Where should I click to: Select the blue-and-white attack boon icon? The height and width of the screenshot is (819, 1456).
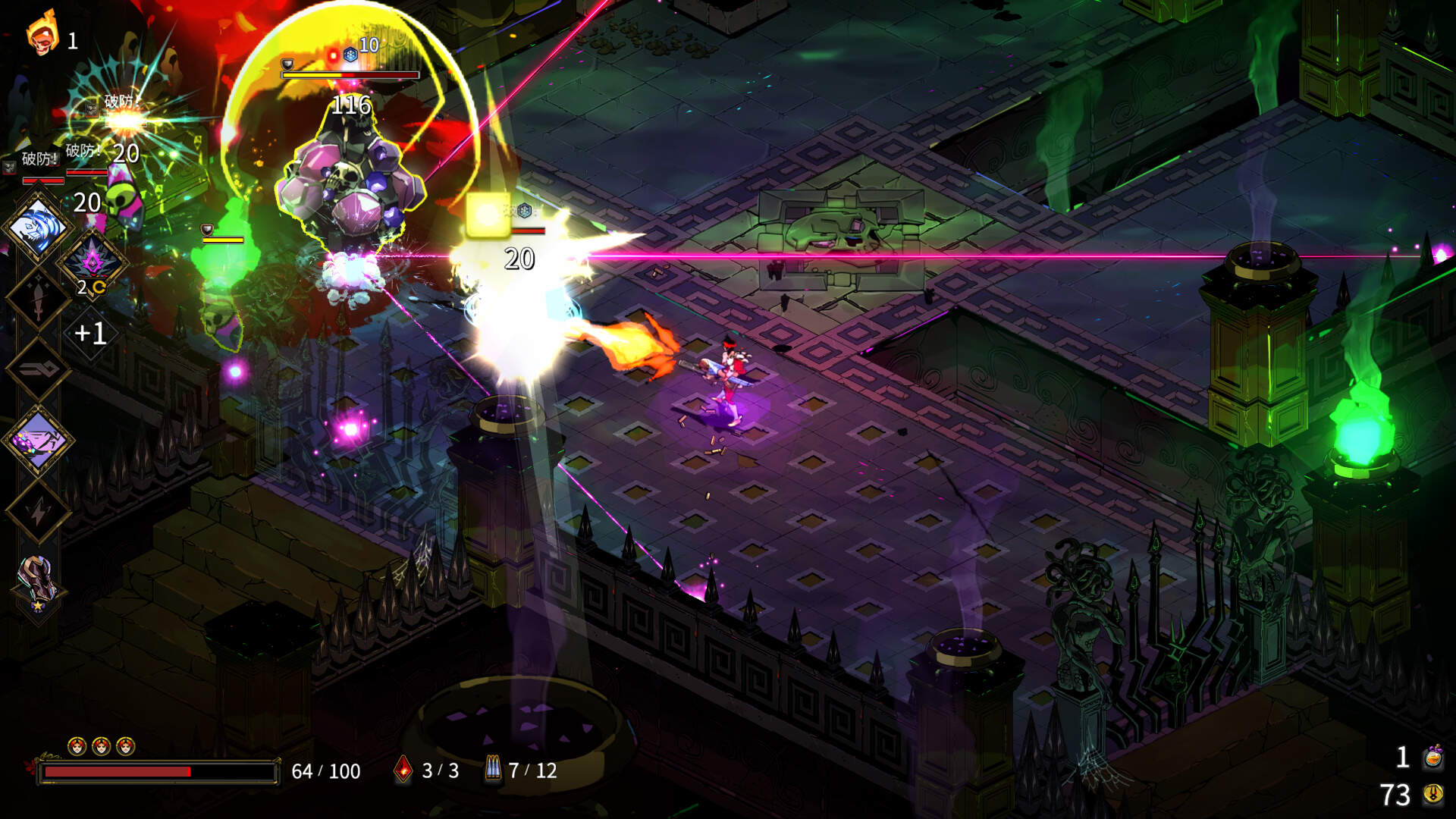[38, 227]
